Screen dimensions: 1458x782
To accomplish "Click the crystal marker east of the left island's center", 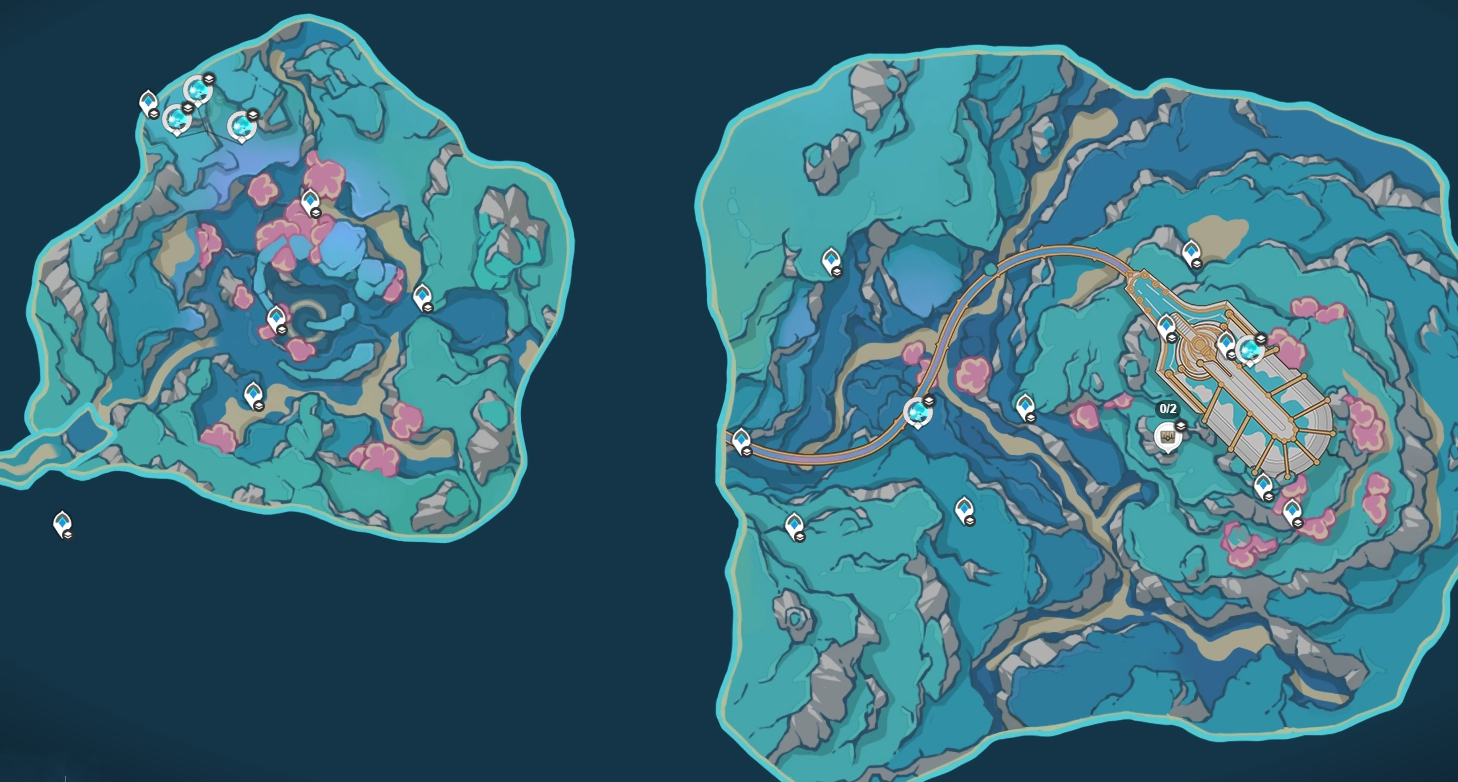I will tap(422, 295).
